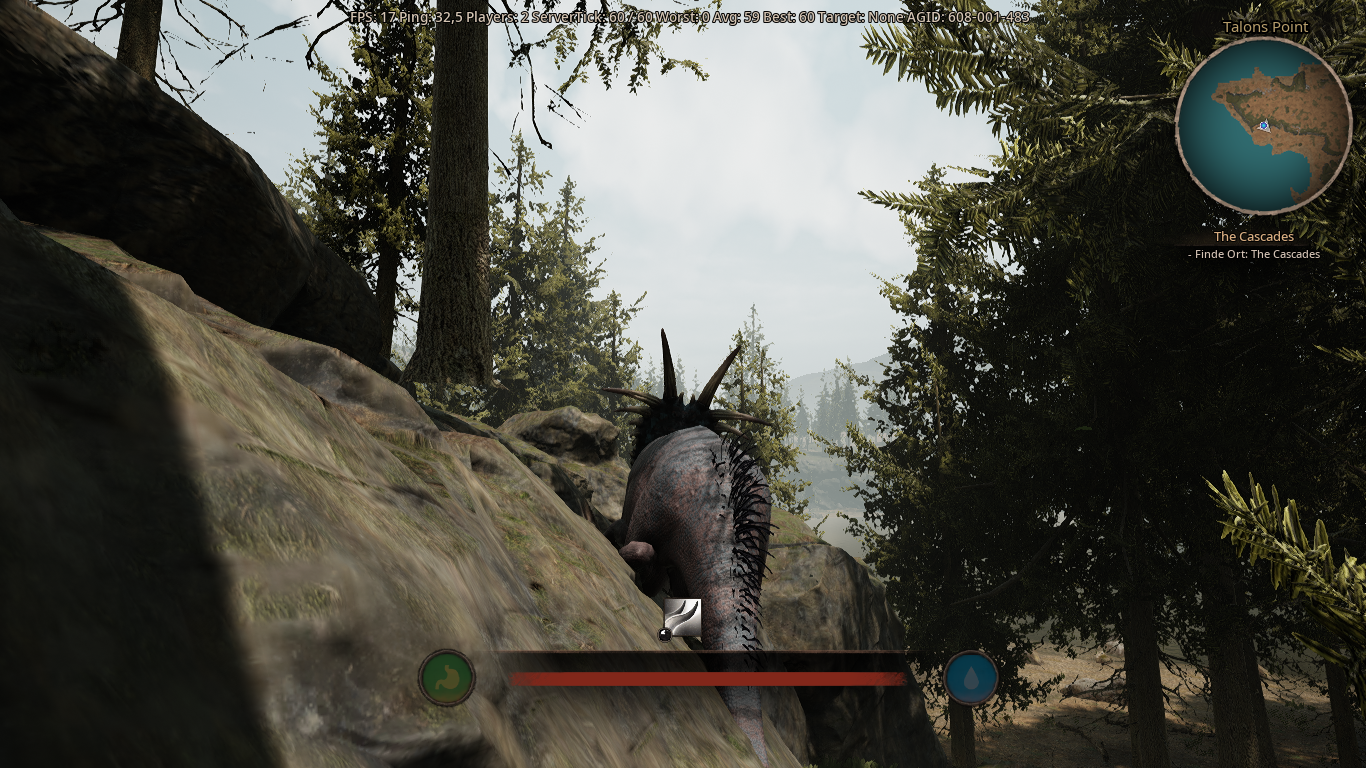The height and width of the screenshot is (768, 1366).
Task: Click The Cascades location name
Action: (x=1254, y=237)
